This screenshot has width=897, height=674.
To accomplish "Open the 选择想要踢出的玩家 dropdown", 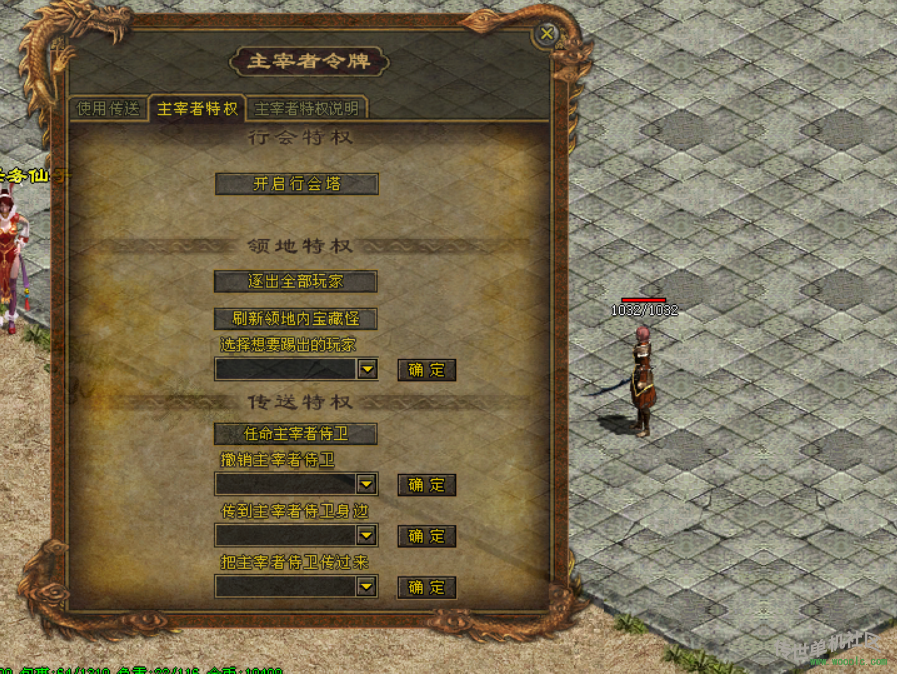I will coord(367,370).
